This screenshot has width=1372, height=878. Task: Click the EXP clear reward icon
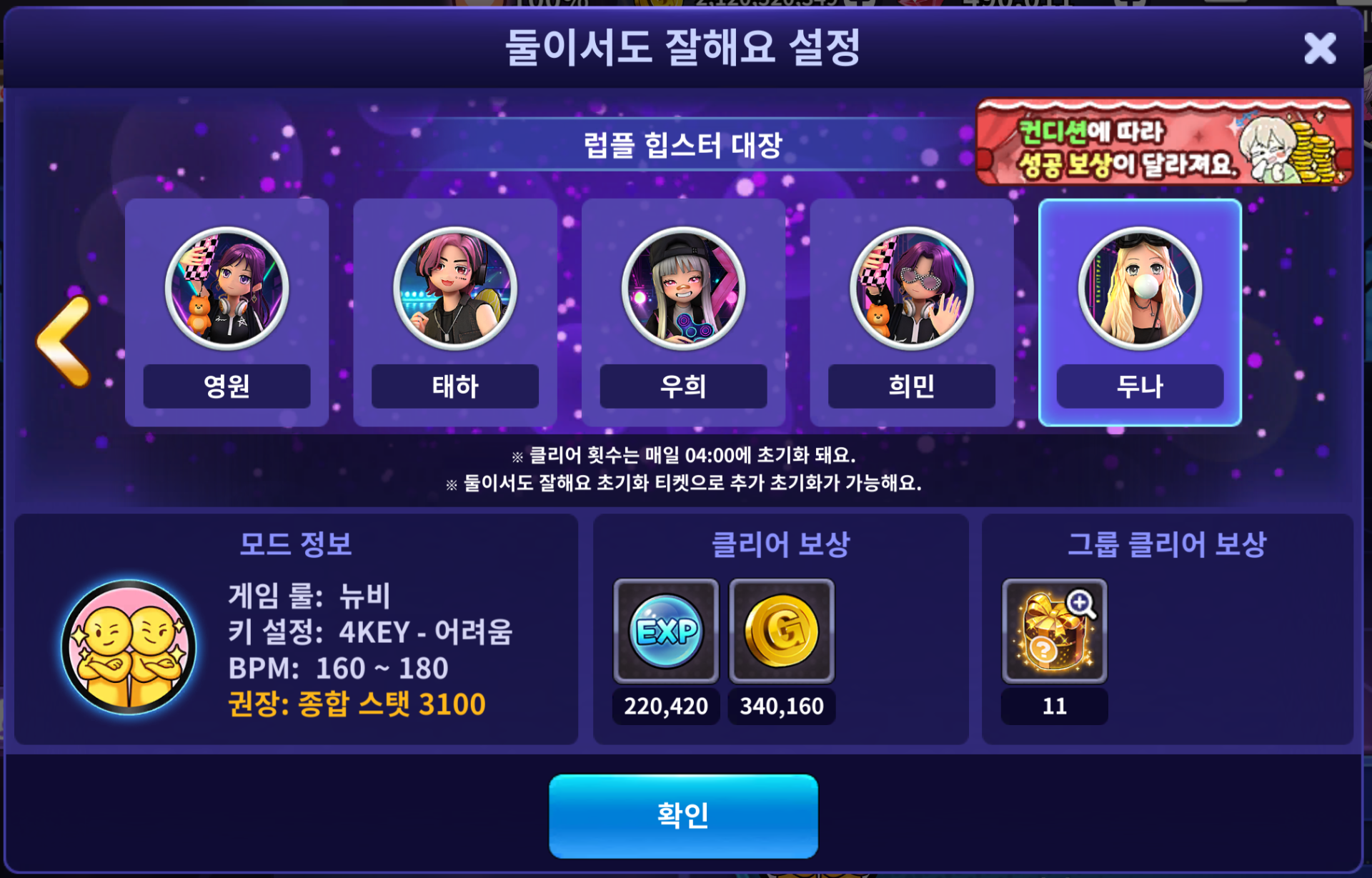click(666, 631)
